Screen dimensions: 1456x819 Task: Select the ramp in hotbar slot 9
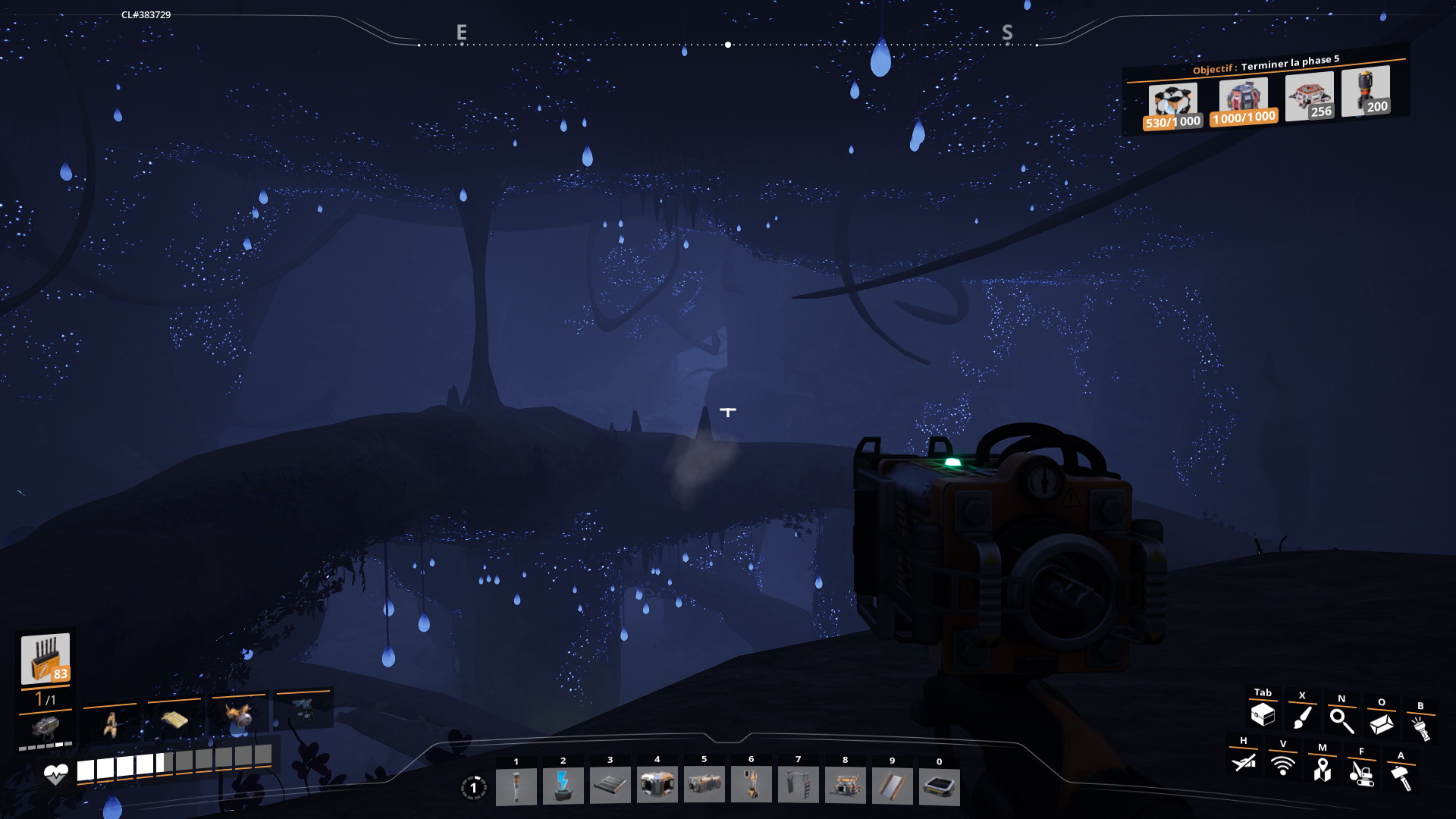892,786
